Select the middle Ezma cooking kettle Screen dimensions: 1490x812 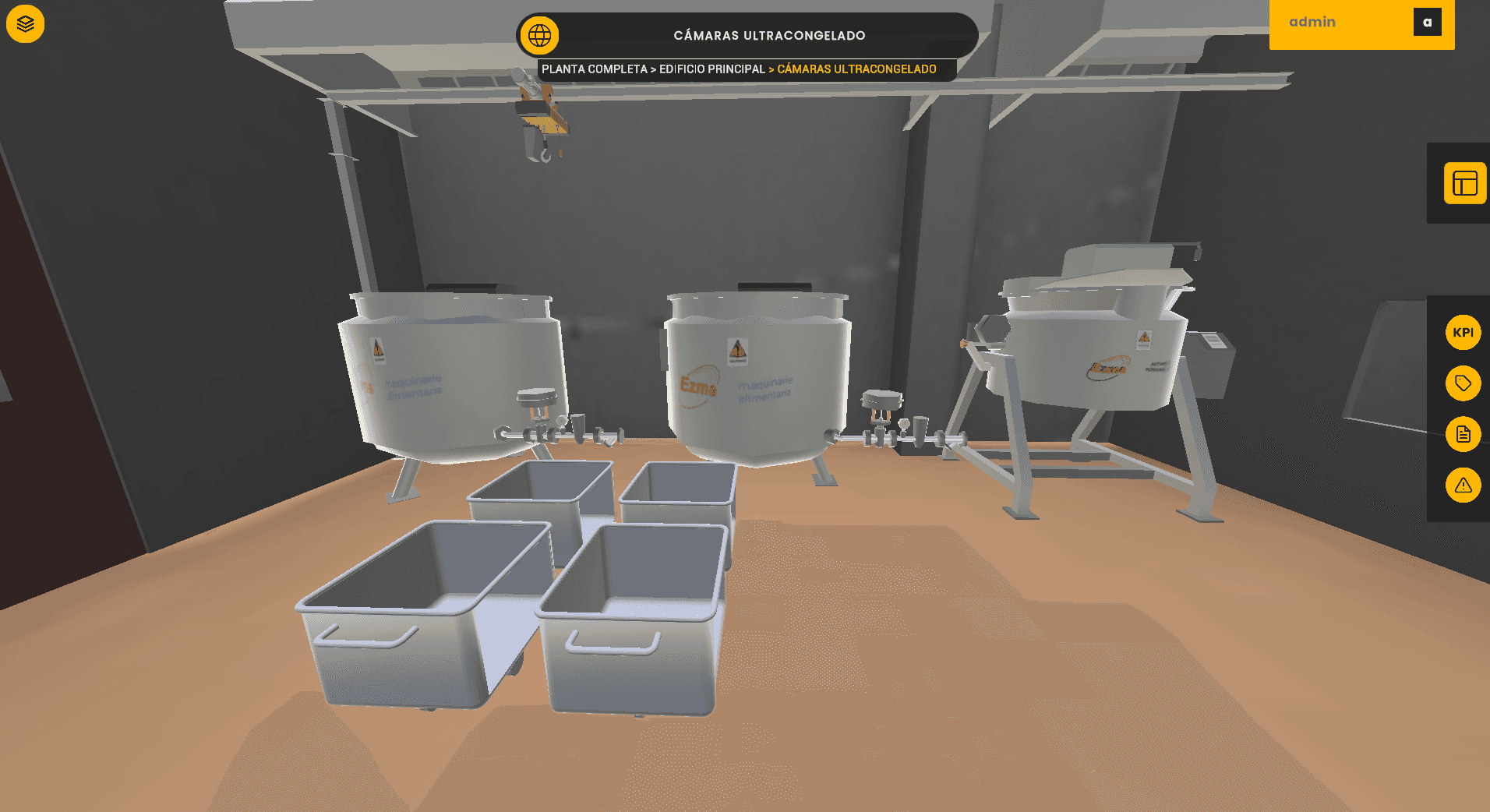pos(752,374)
